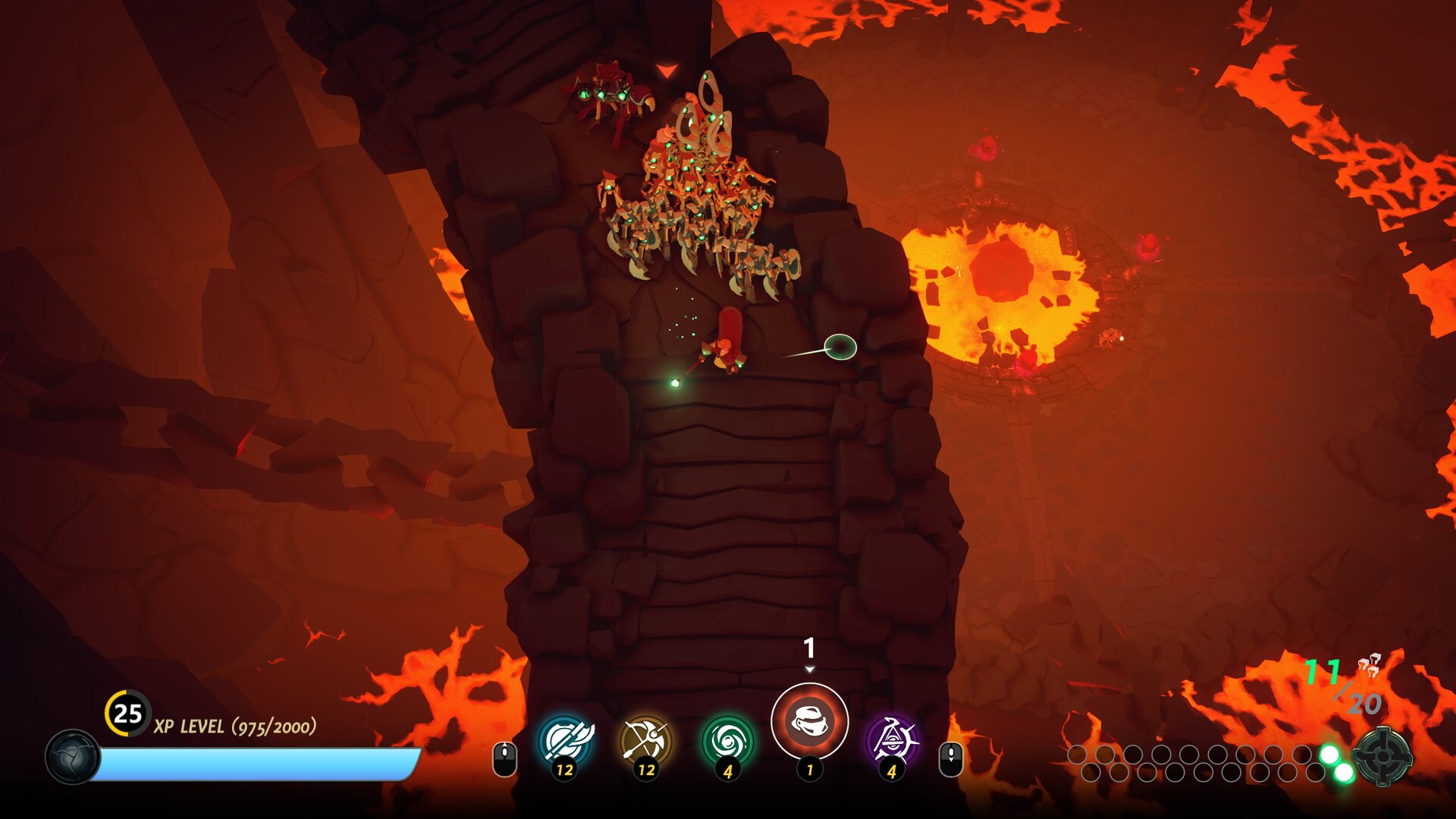Choose the gold bow-and-arrow guardian icon
The width and height of the screenshot is (1456, 819).
(646, 741)
